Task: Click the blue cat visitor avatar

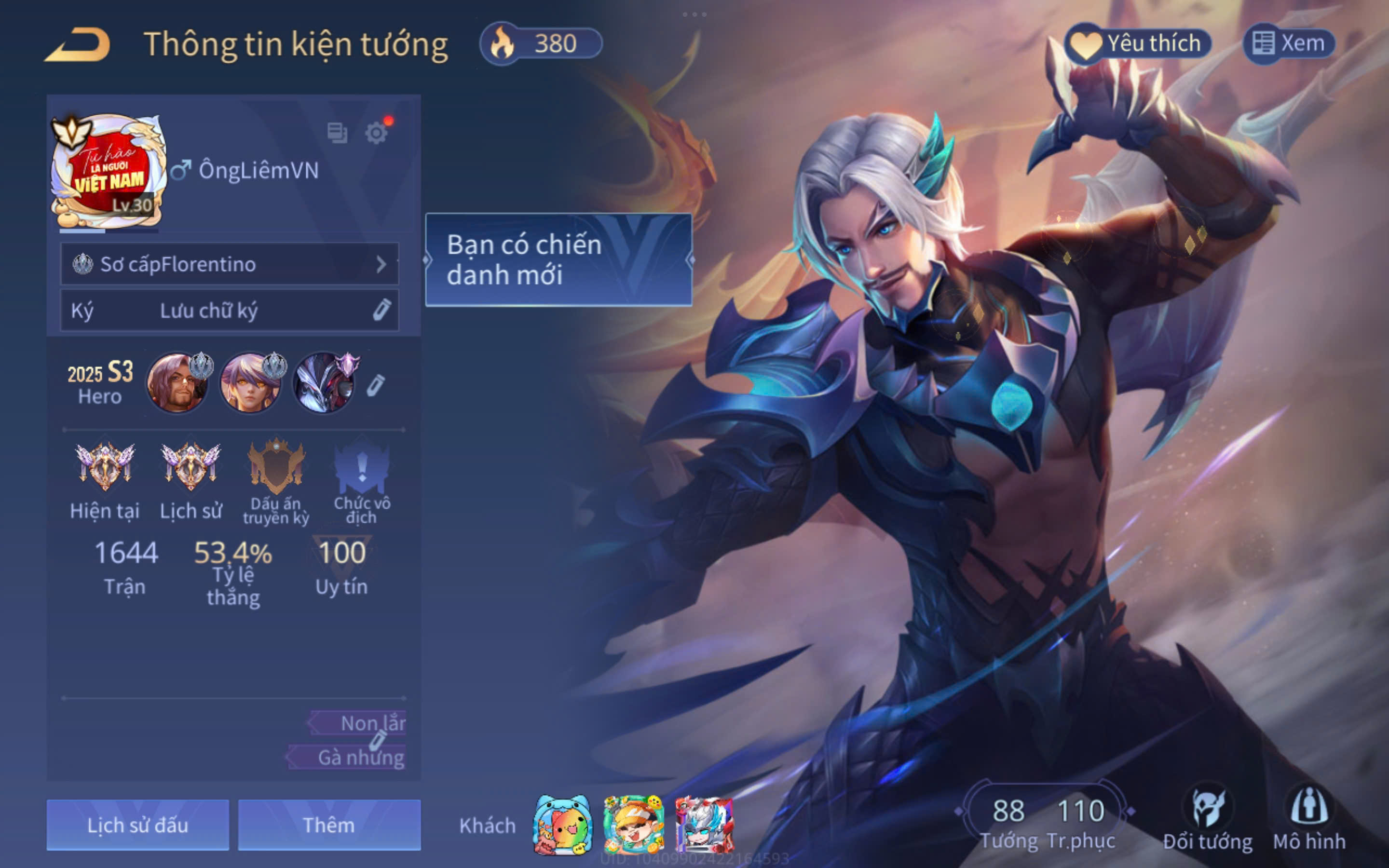Action: (562, 825)
